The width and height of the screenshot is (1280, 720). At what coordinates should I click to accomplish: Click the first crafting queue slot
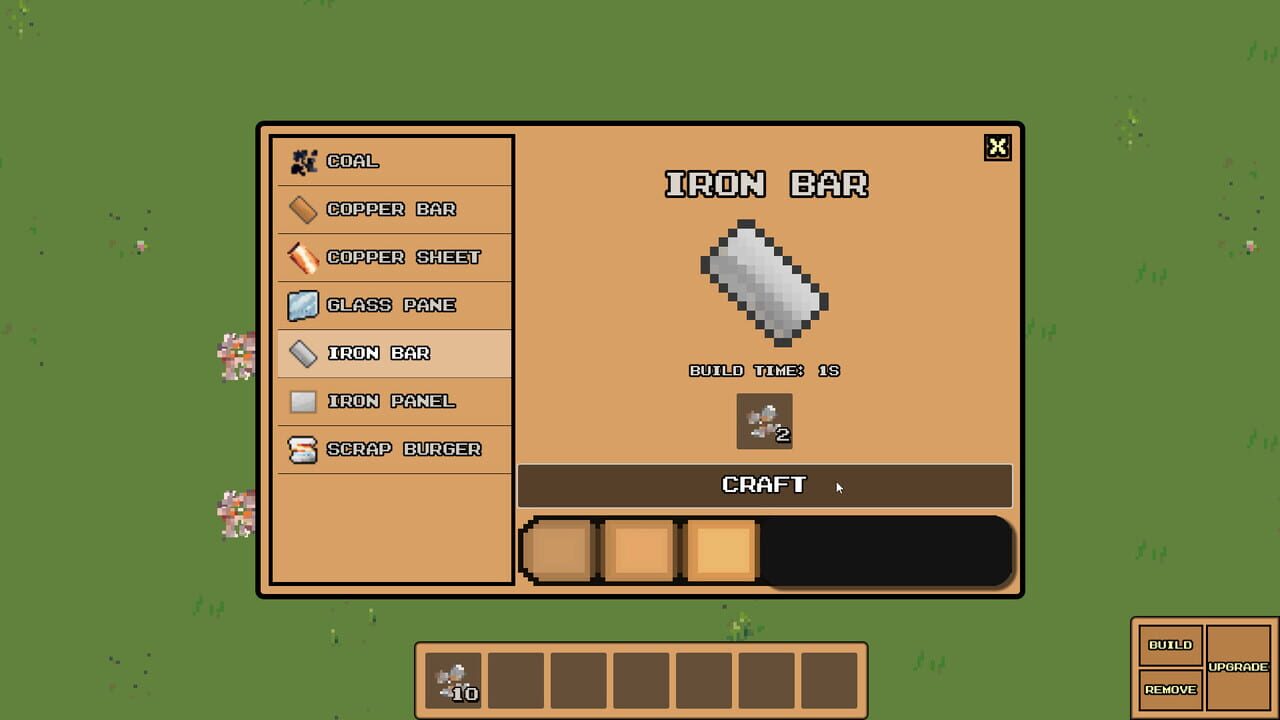559,549
